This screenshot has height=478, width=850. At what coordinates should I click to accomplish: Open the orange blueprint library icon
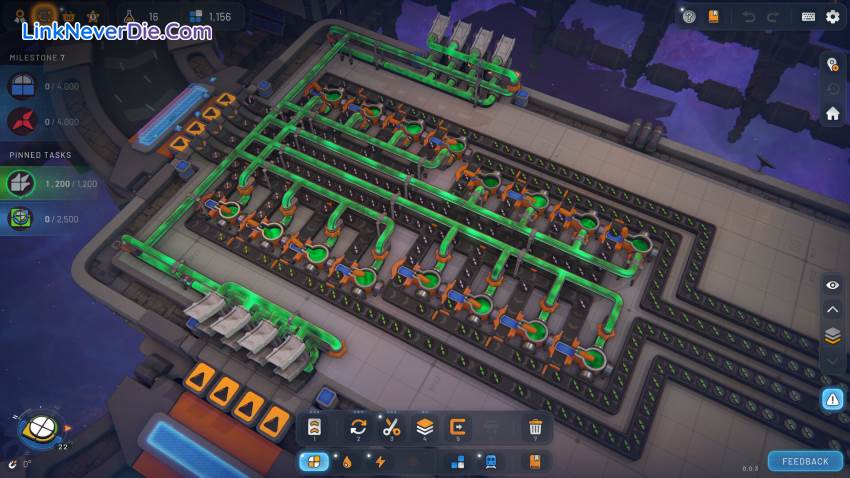coord(713,16)
